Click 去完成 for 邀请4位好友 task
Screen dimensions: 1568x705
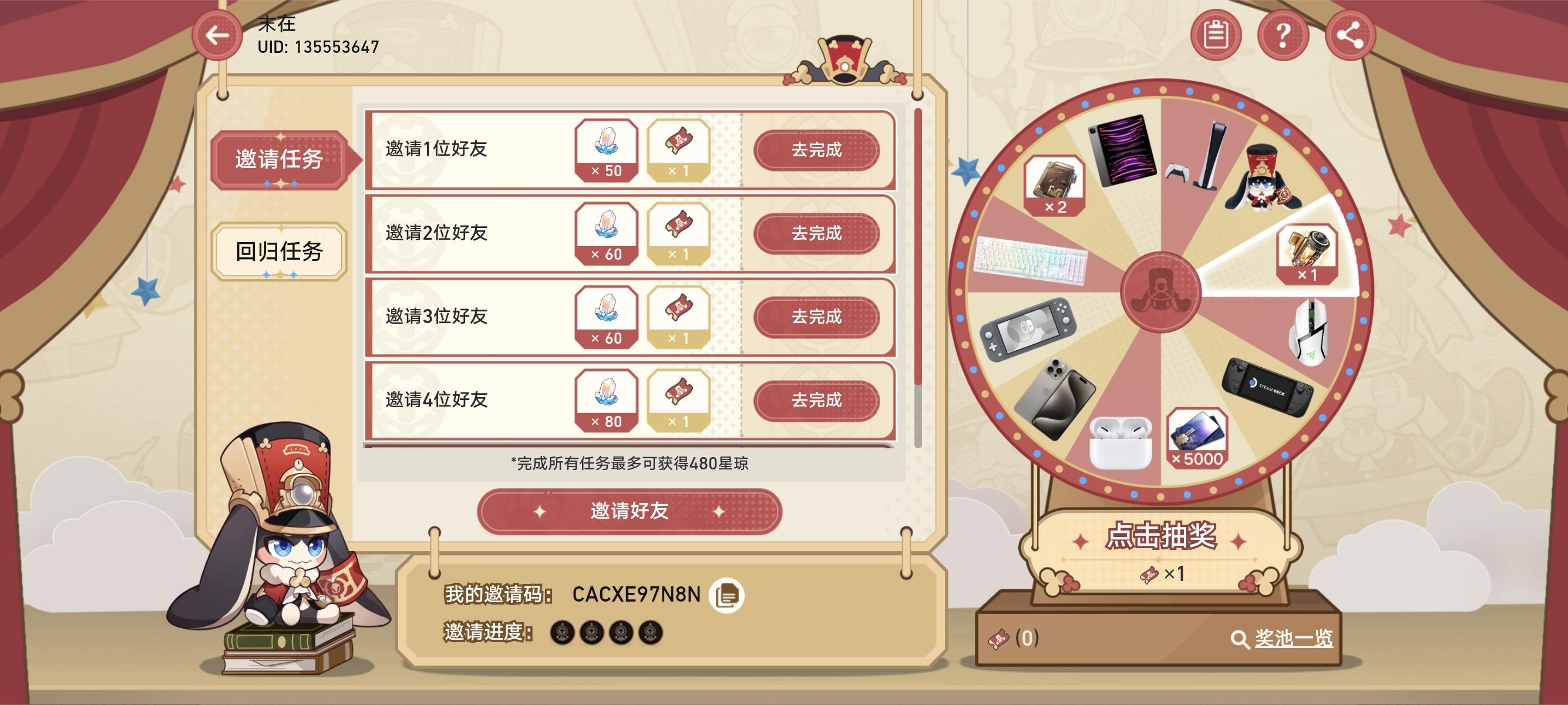point(818,401)
